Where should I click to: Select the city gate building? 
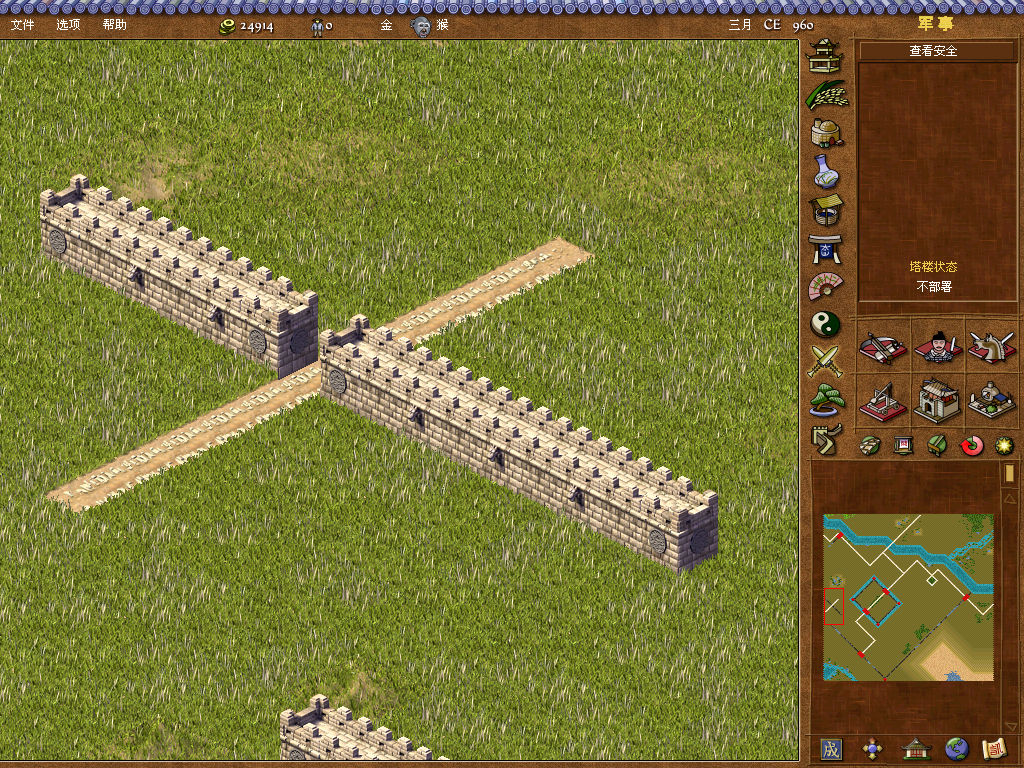(937, 400)
